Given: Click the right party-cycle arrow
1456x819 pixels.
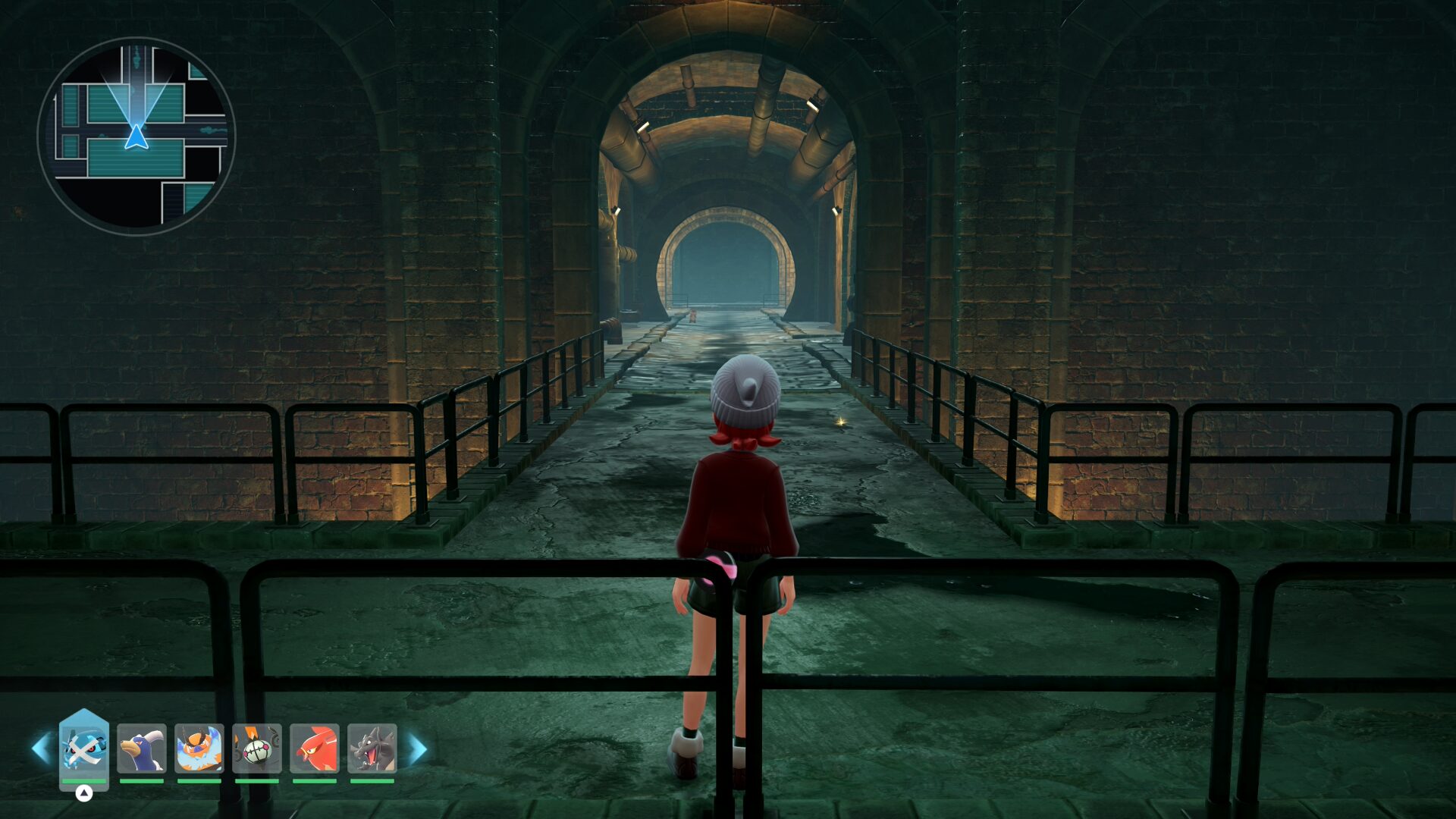Looking at the screenshot, I should tap(418, 749).
